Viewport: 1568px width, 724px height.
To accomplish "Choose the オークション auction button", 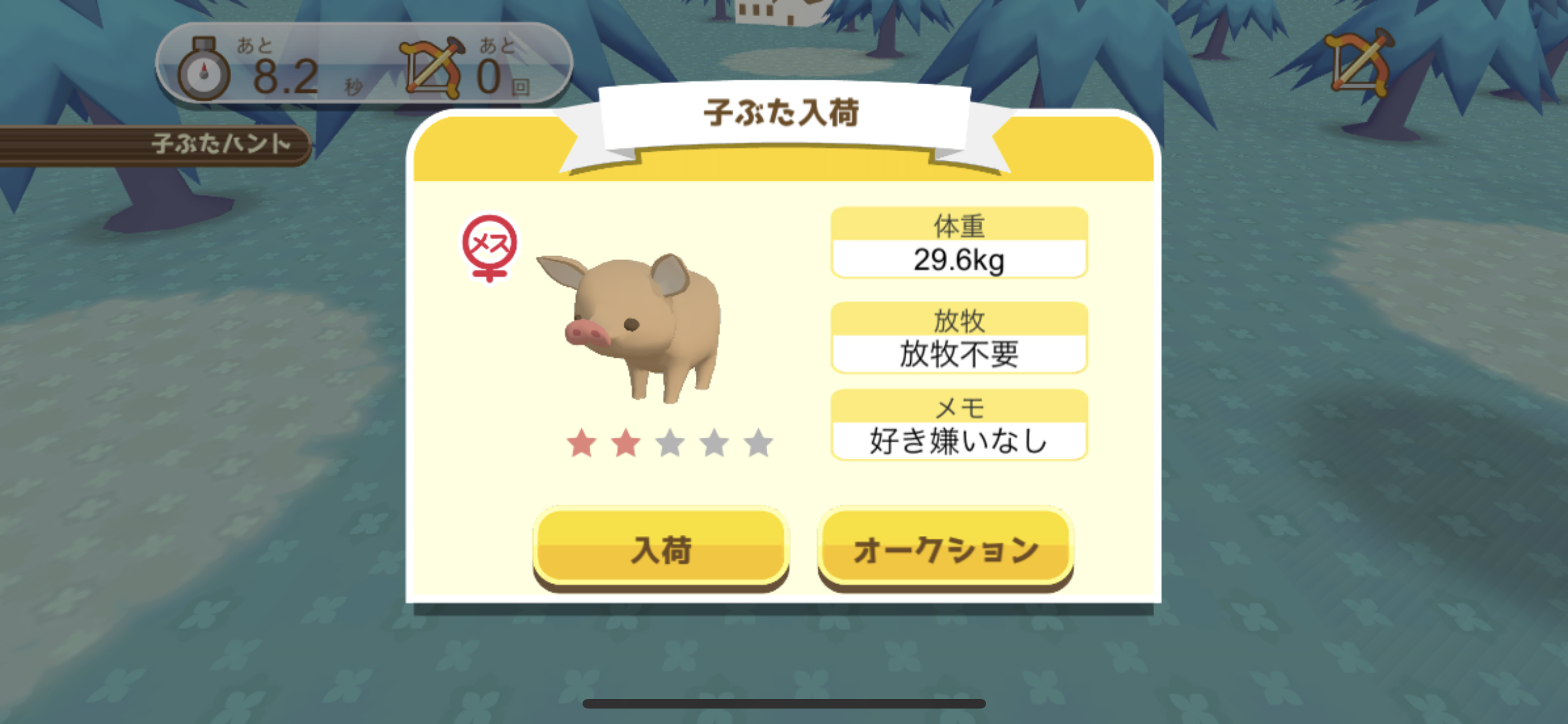I will point(945,548).
